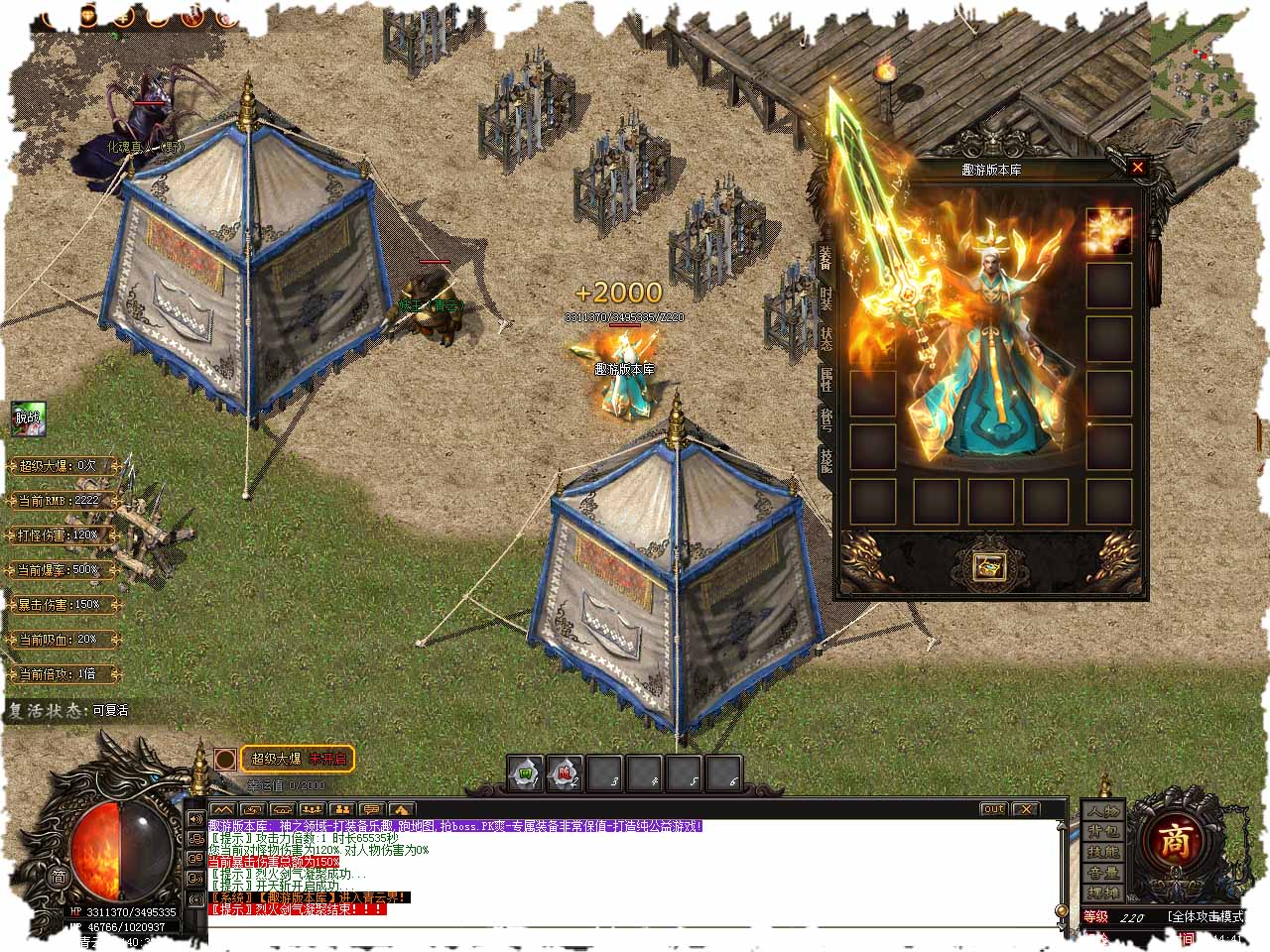This screenshot has width=1270, height=952.
Task: Open the 音量 volume menu
Action: coord(1102,873)
